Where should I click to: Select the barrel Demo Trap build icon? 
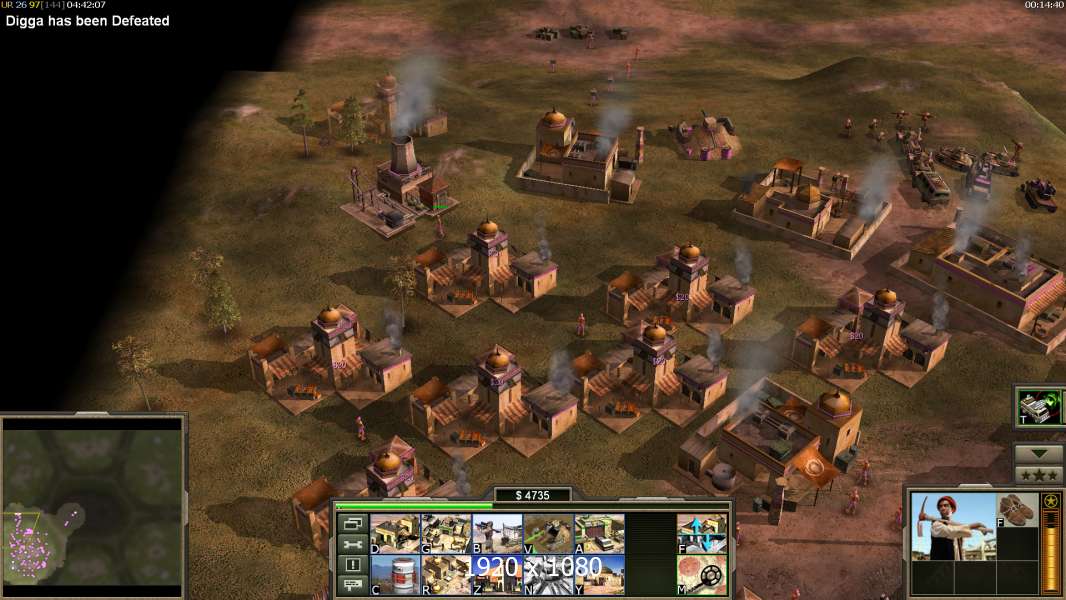[395, 574]
